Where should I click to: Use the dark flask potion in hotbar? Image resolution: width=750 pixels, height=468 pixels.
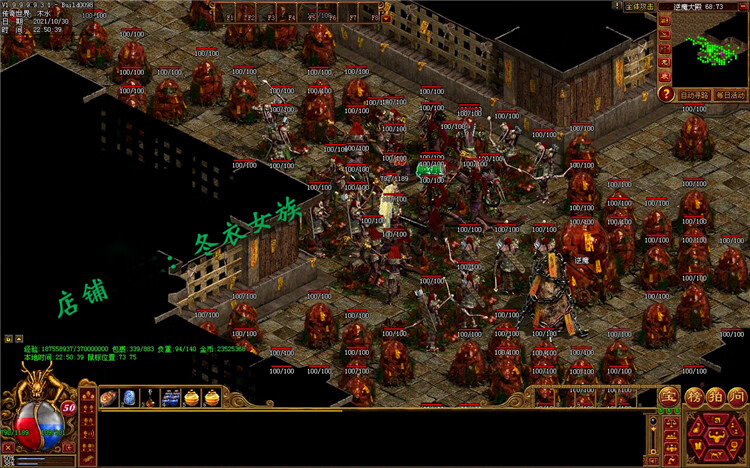[x=150, y=398]
